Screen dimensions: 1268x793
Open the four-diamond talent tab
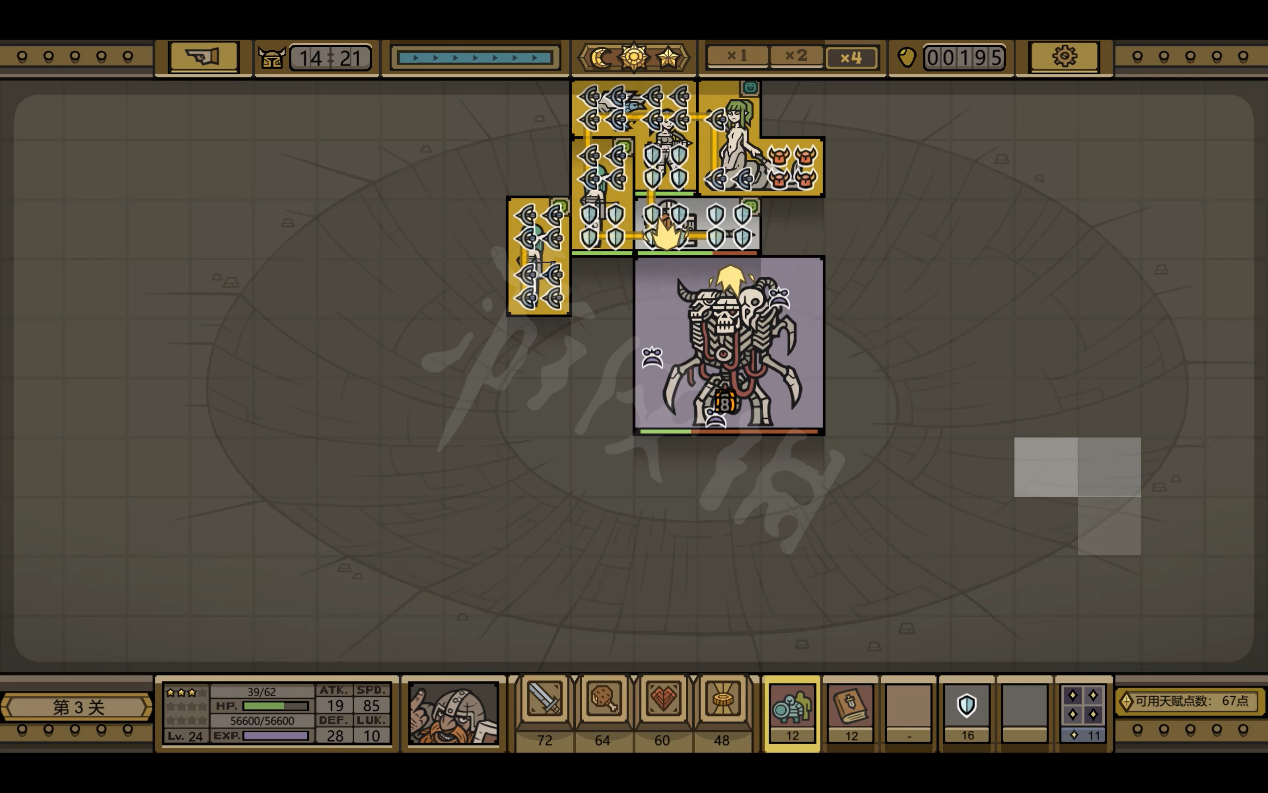coord(1083,707)
